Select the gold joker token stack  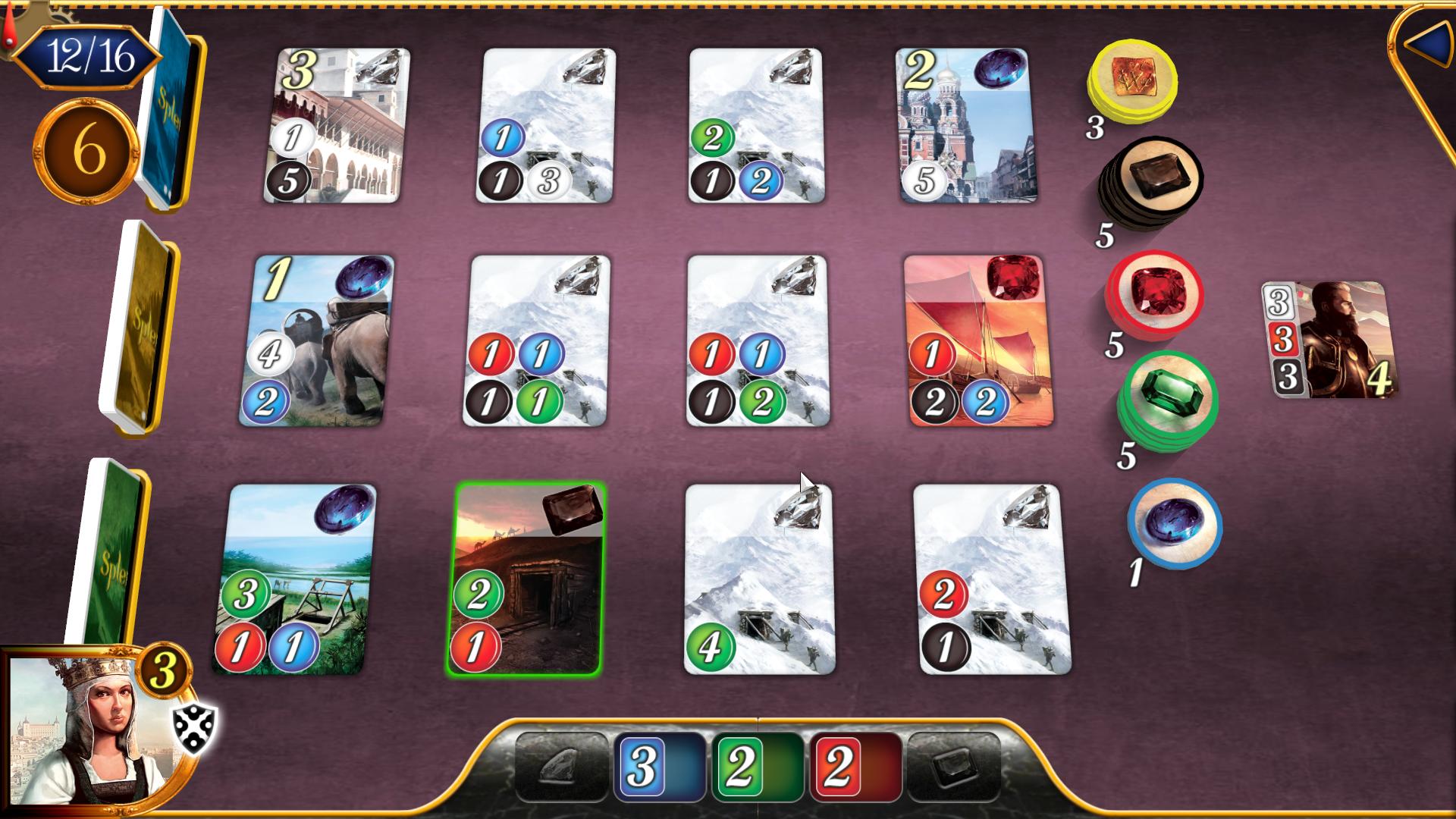pos(1132,86)
